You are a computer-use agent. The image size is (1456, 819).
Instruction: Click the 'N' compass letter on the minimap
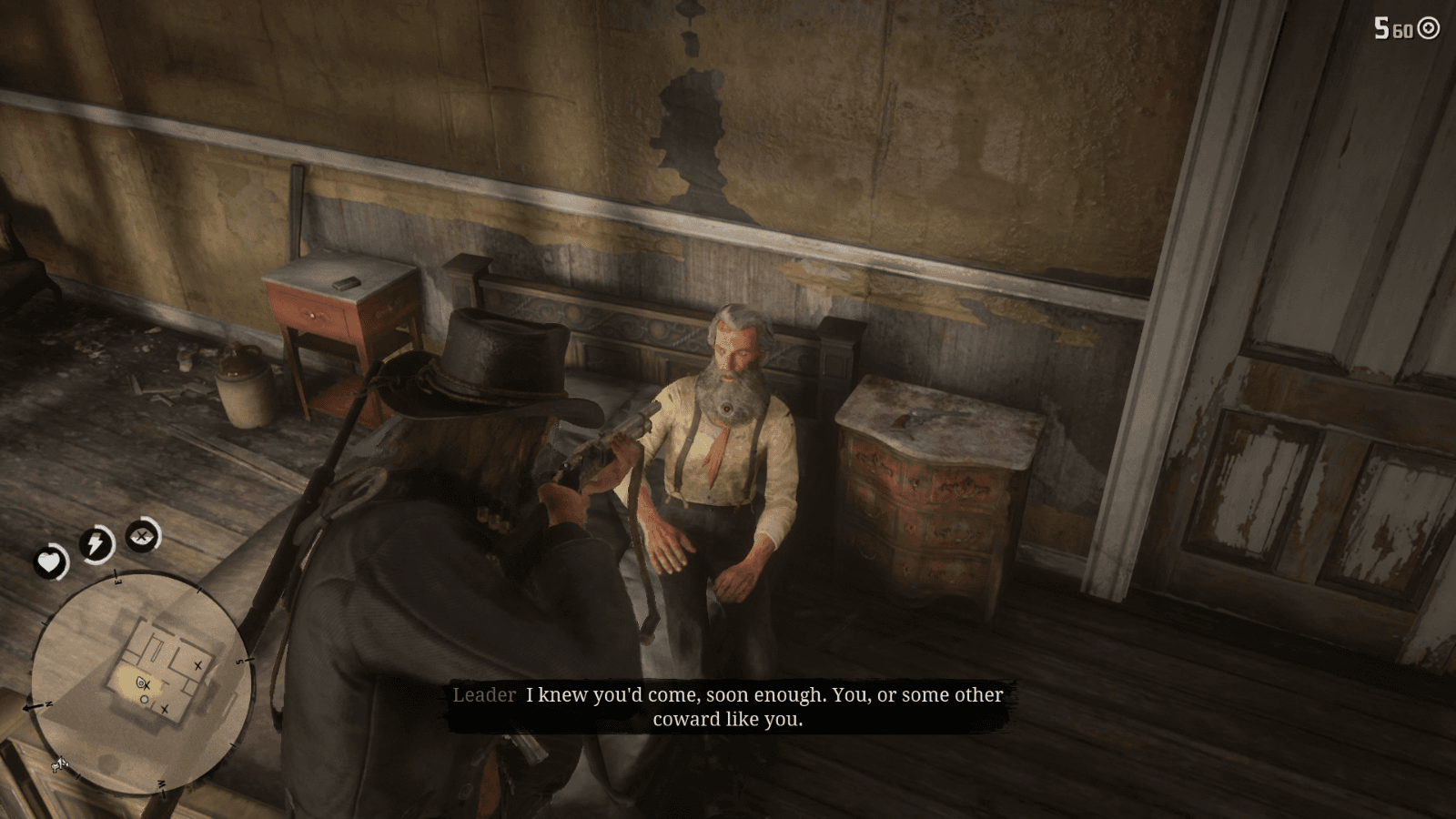click(47, 703)
